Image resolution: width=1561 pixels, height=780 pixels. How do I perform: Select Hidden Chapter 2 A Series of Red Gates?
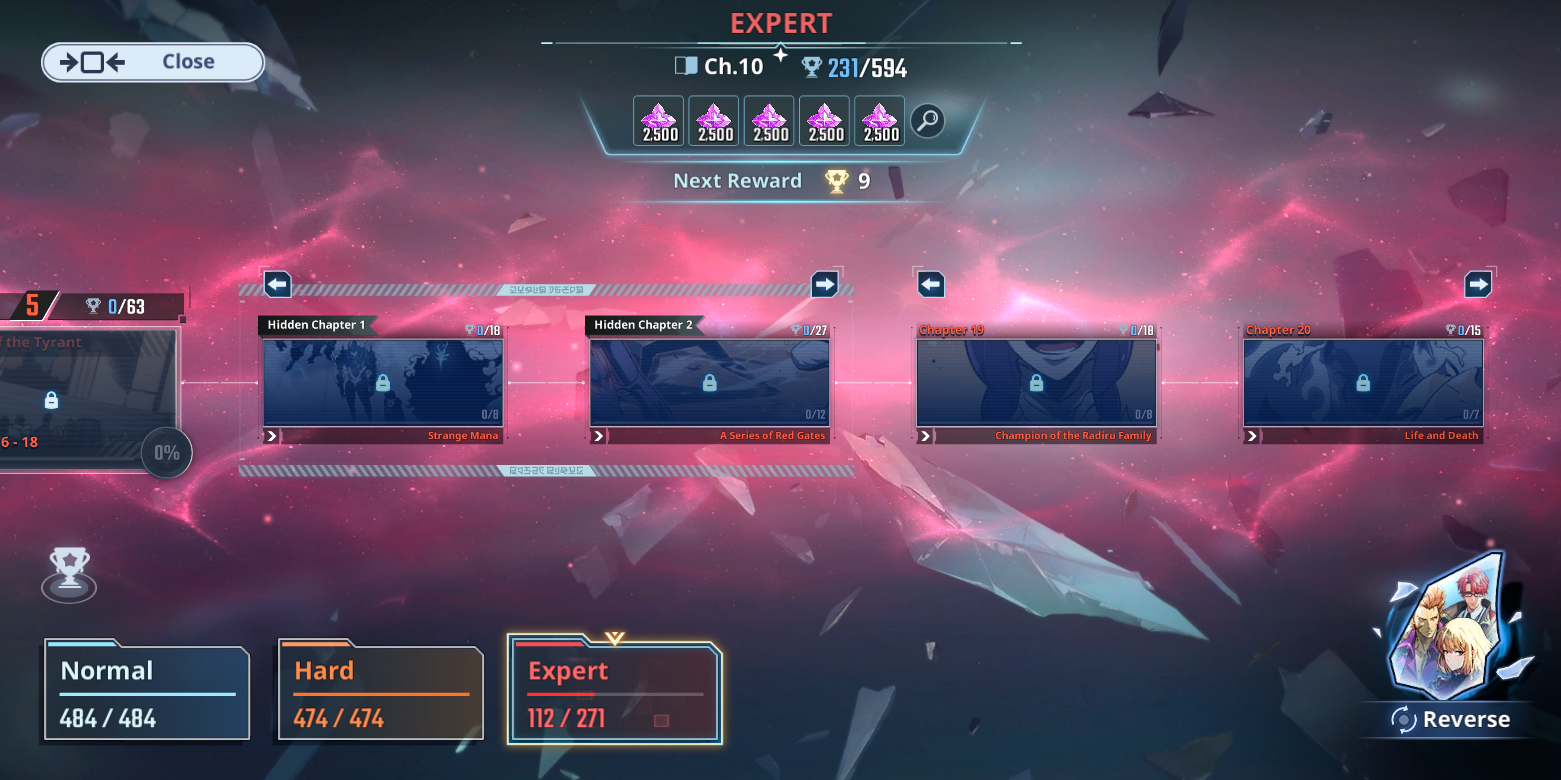click(x=709, y=383)
